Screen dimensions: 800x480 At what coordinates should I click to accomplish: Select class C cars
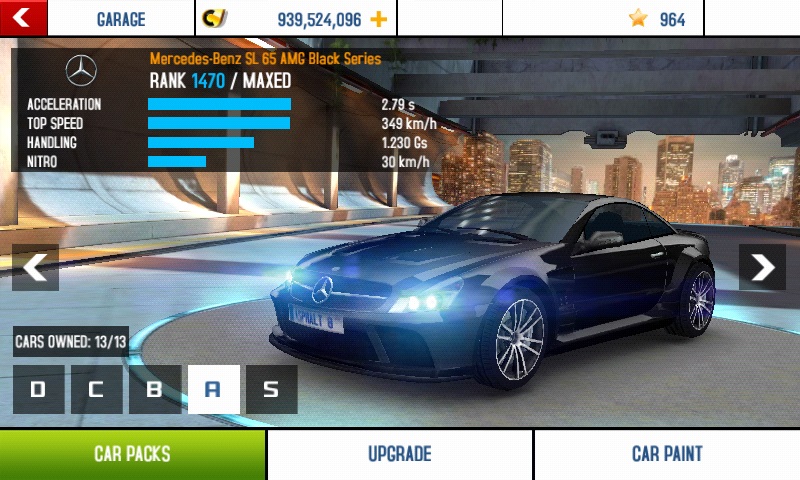[96, 389]
